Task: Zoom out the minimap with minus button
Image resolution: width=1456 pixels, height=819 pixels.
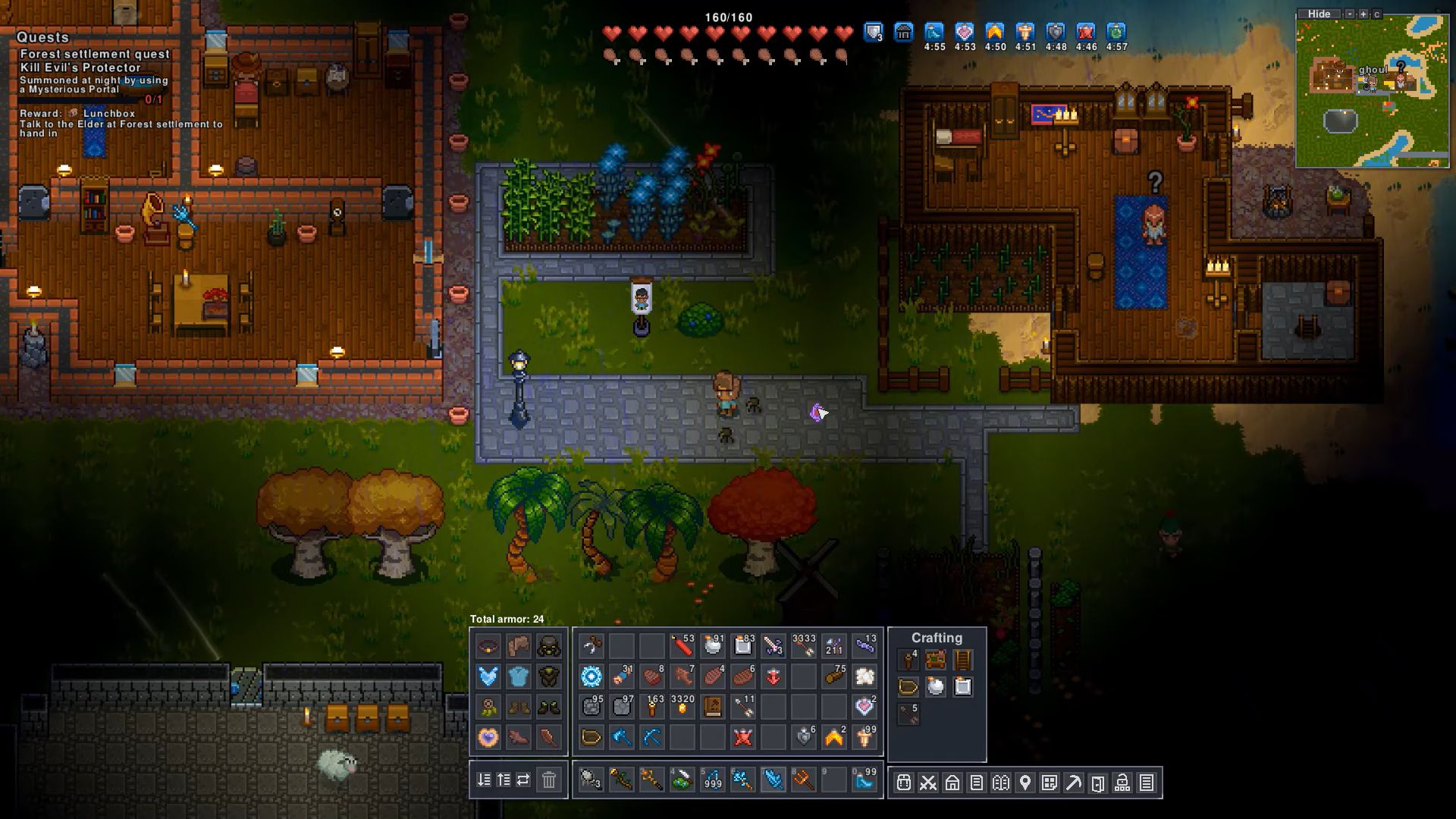Action: tap(1350, 14)
